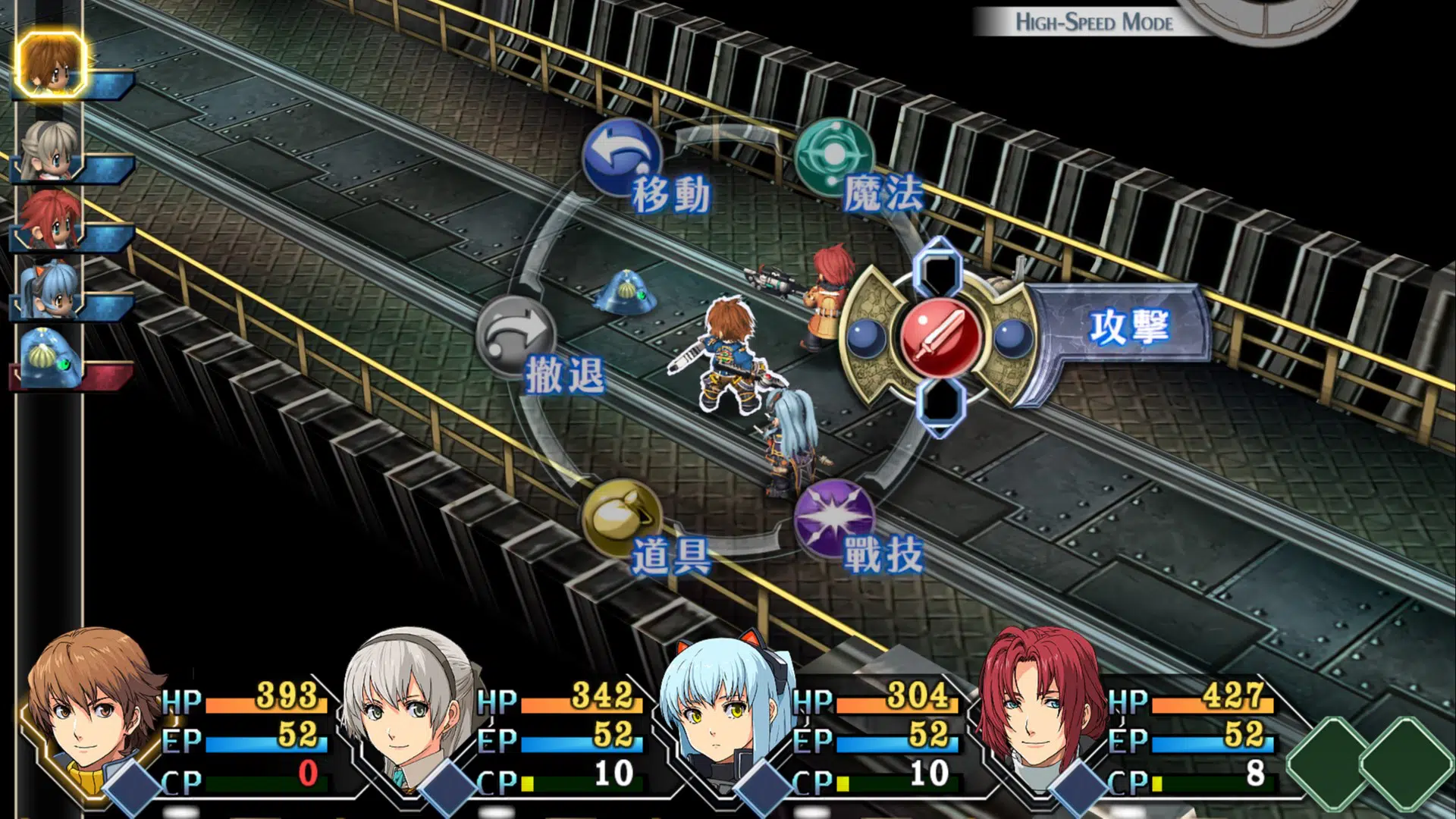Click the red-haired character turn-order icon
1456x819 pixels.
[x=50, y=218]
